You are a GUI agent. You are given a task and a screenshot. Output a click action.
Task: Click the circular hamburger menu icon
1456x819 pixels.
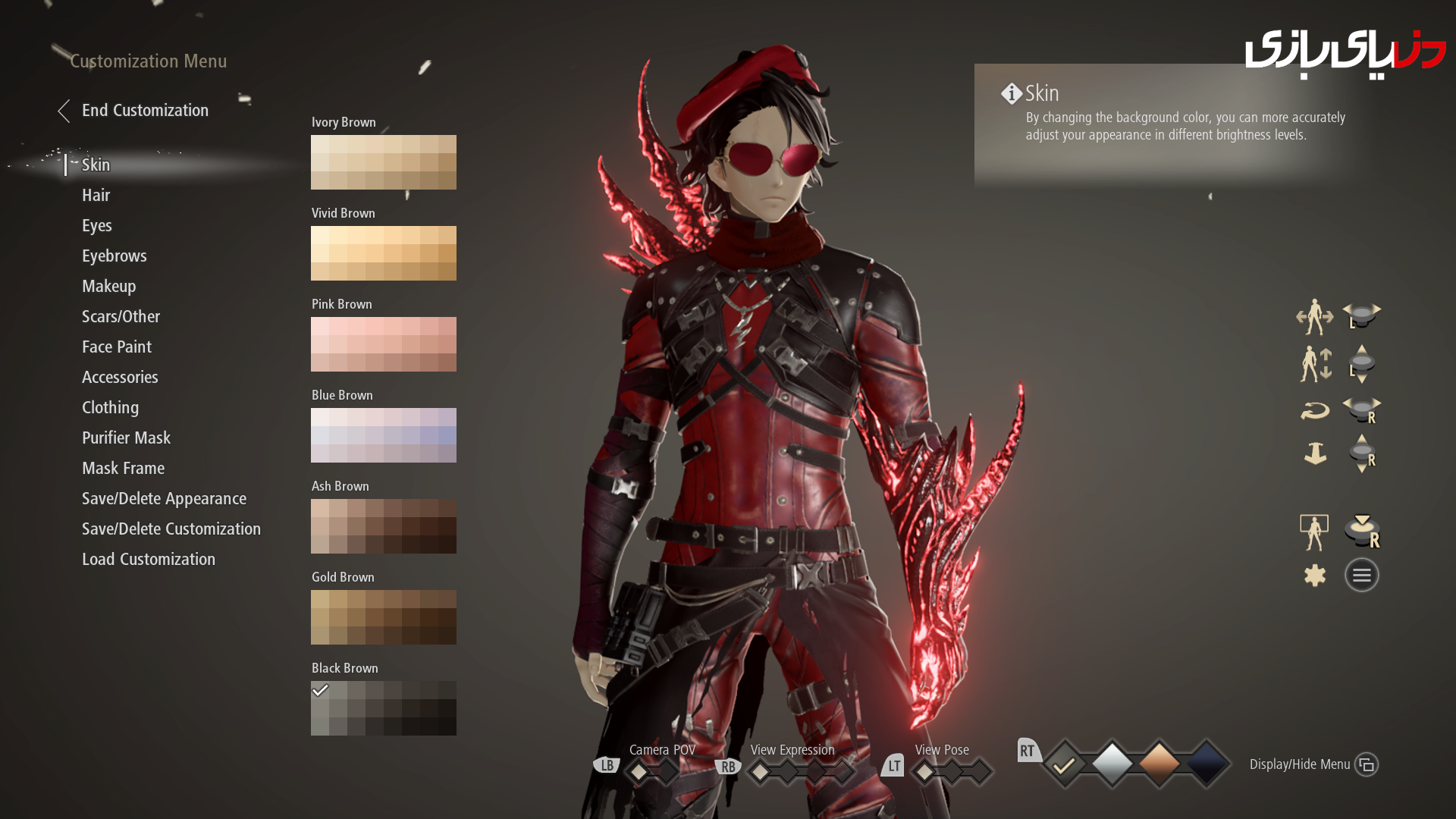coord(1361,574)
